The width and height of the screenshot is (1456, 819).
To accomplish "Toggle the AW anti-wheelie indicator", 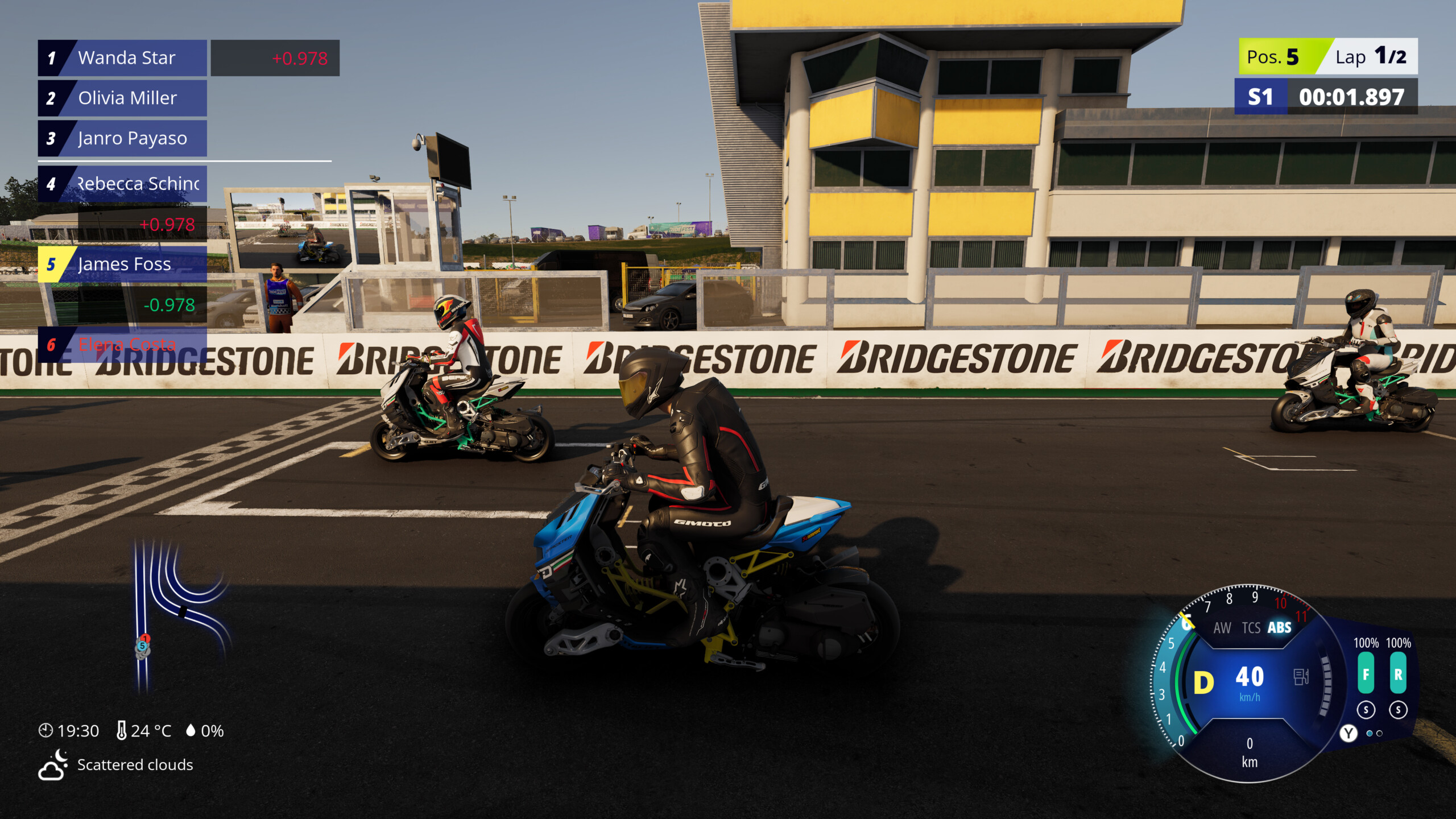I will (1222, 627).
